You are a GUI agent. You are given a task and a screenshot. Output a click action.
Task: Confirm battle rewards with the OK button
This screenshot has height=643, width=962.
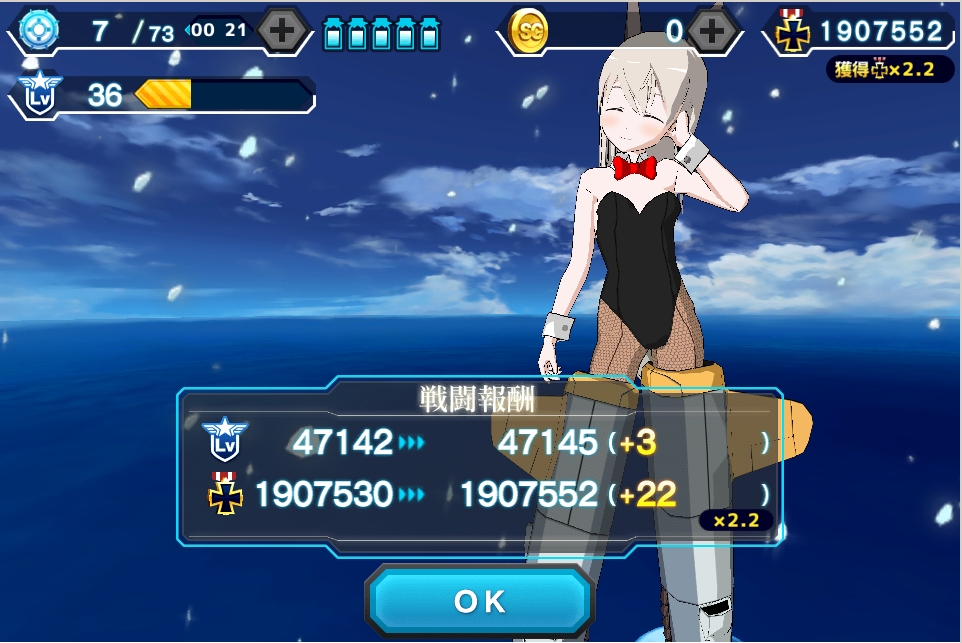click(x=480, y=602)
